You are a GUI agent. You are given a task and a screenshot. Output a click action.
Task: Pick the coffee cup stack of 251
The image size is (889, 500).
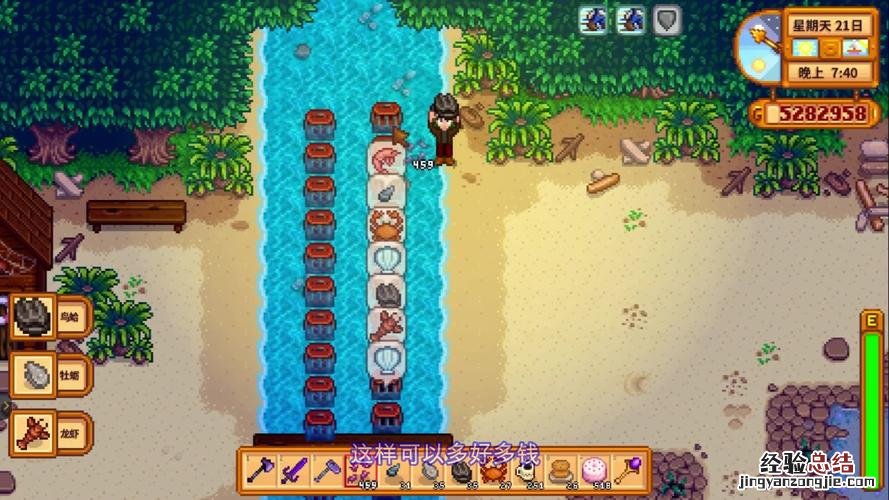coord(528,469)
